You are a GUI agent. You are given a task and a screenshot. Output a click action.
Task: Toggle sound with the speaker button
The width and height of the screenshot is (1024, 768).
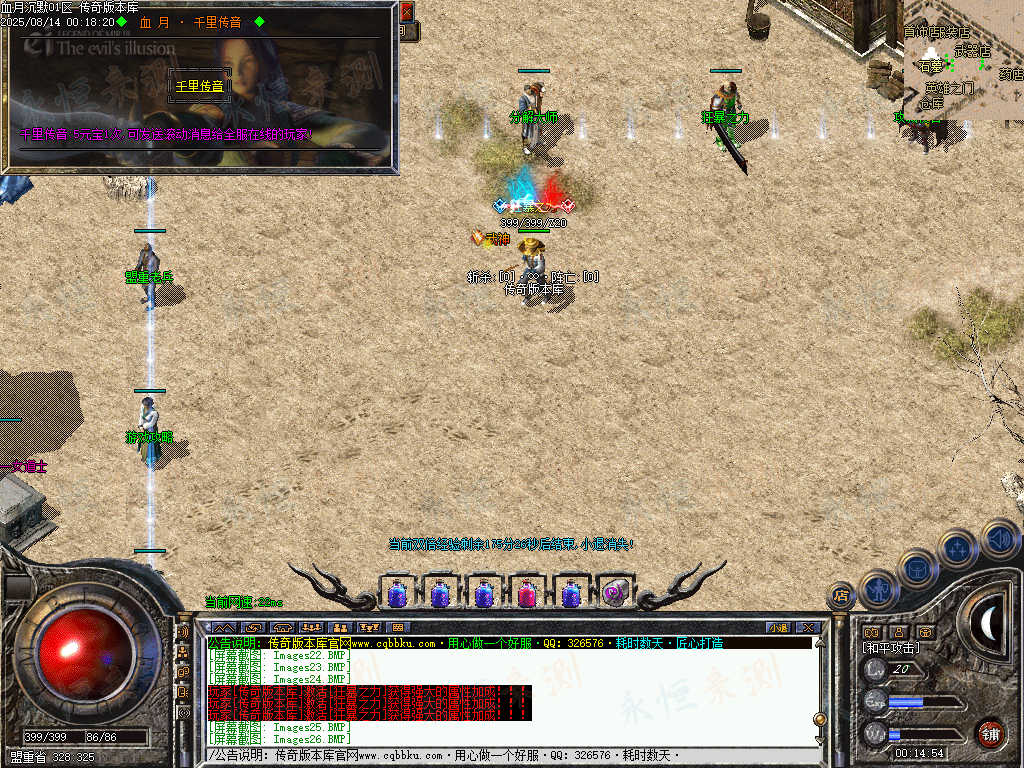click(999, 538)
